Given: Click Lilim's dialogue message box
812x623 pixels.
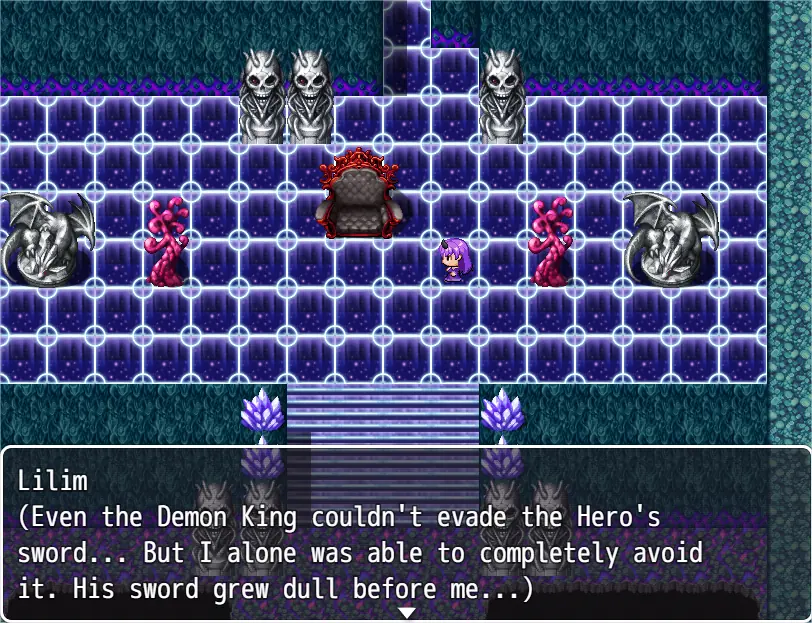Looking at the screenshot, I should click(406, 535).
